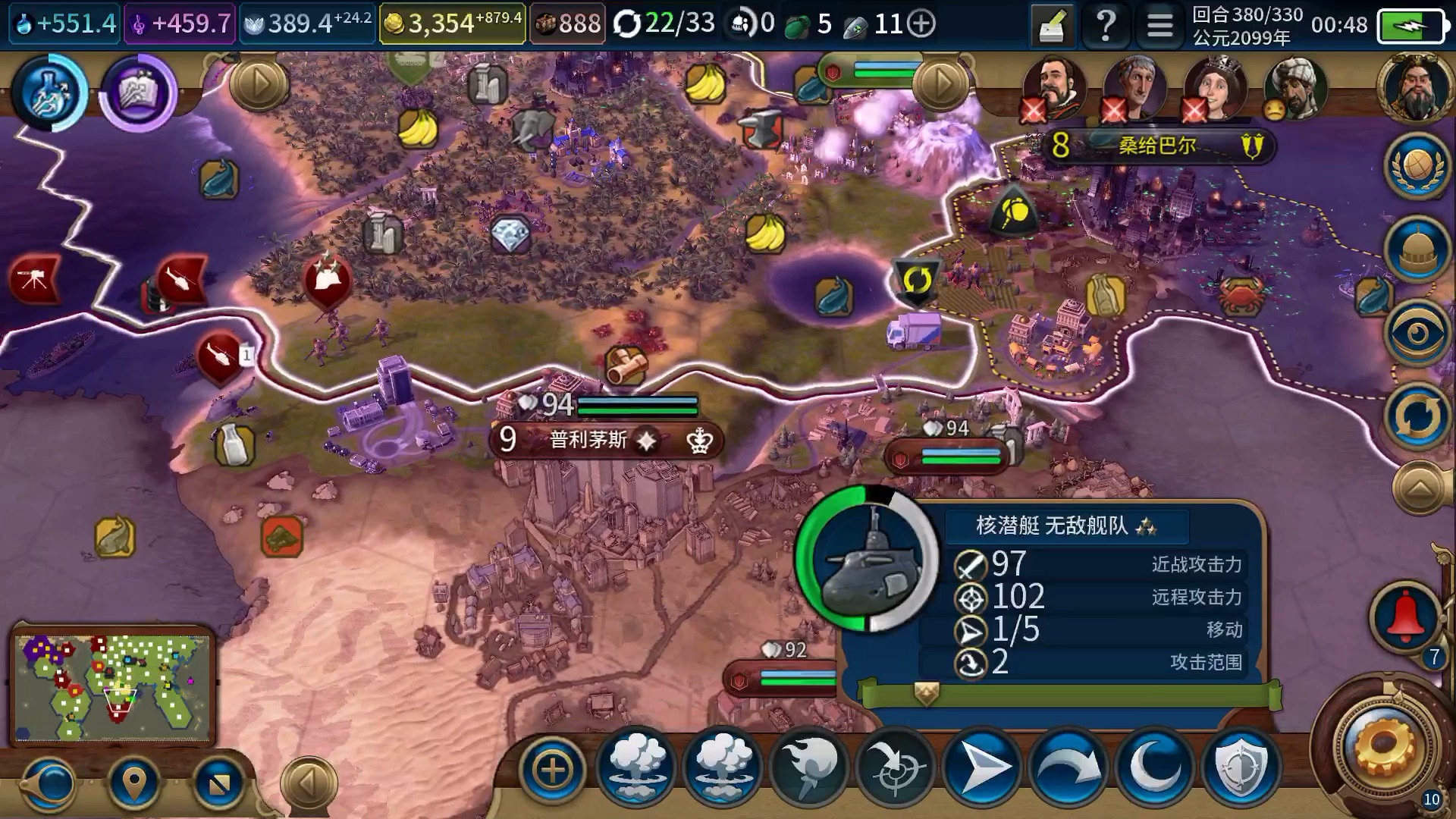Open the world rankings globe button
Viewport: 1456px width, 819px height.
click(x=1417, y=165)
